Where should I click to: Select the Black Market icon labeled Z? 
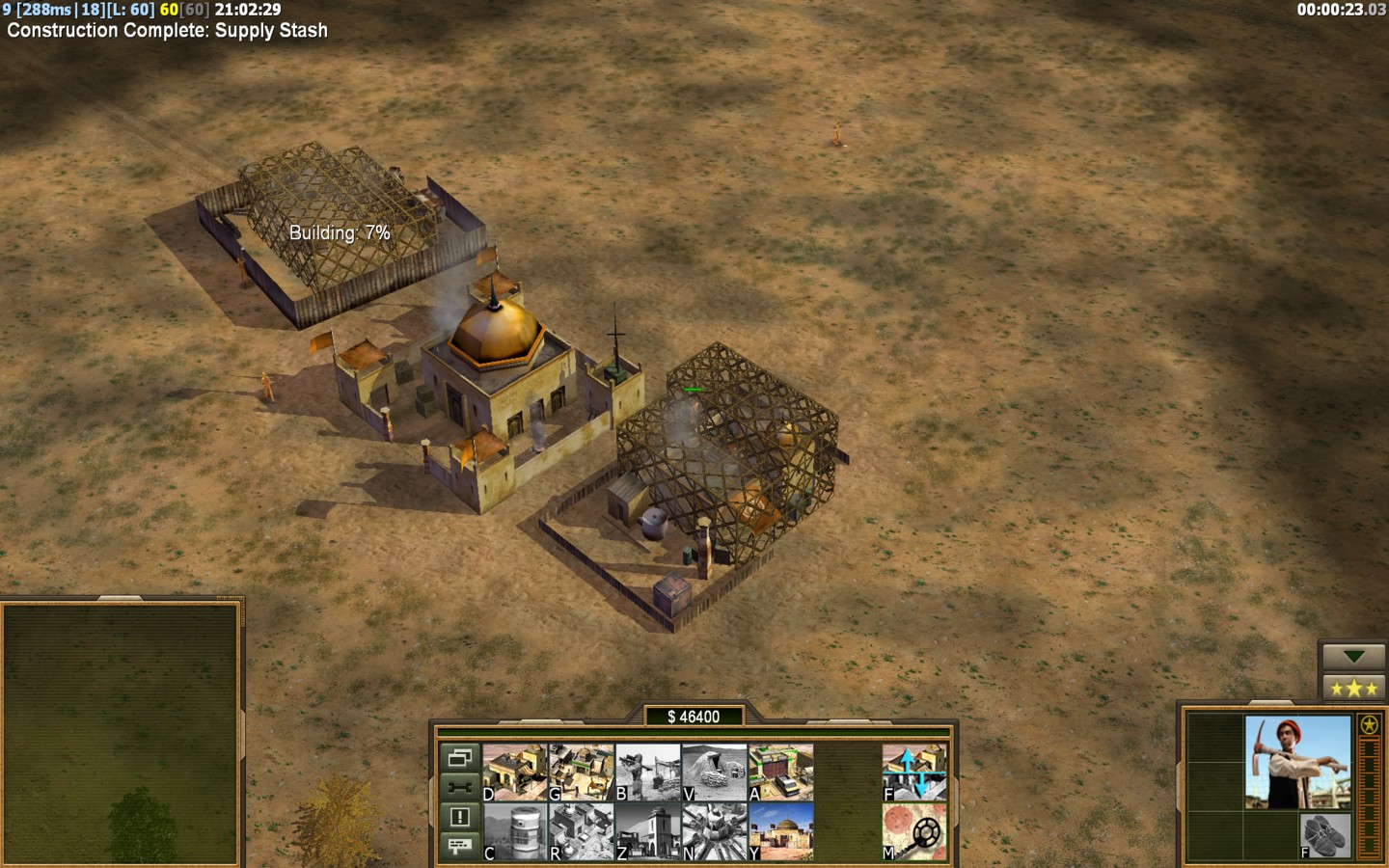click(647, 831)
